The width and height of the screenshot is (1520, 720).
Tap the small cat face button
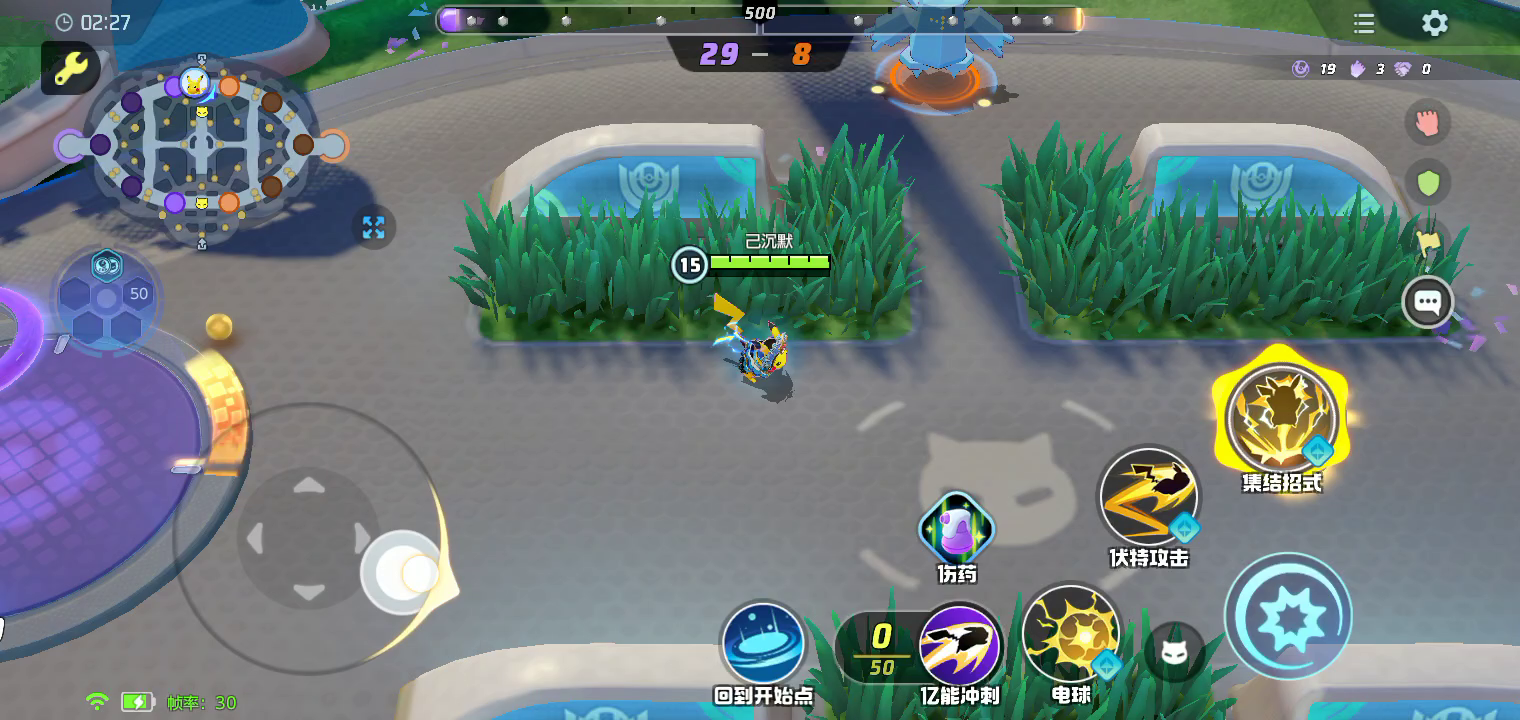coord(1174,653)
